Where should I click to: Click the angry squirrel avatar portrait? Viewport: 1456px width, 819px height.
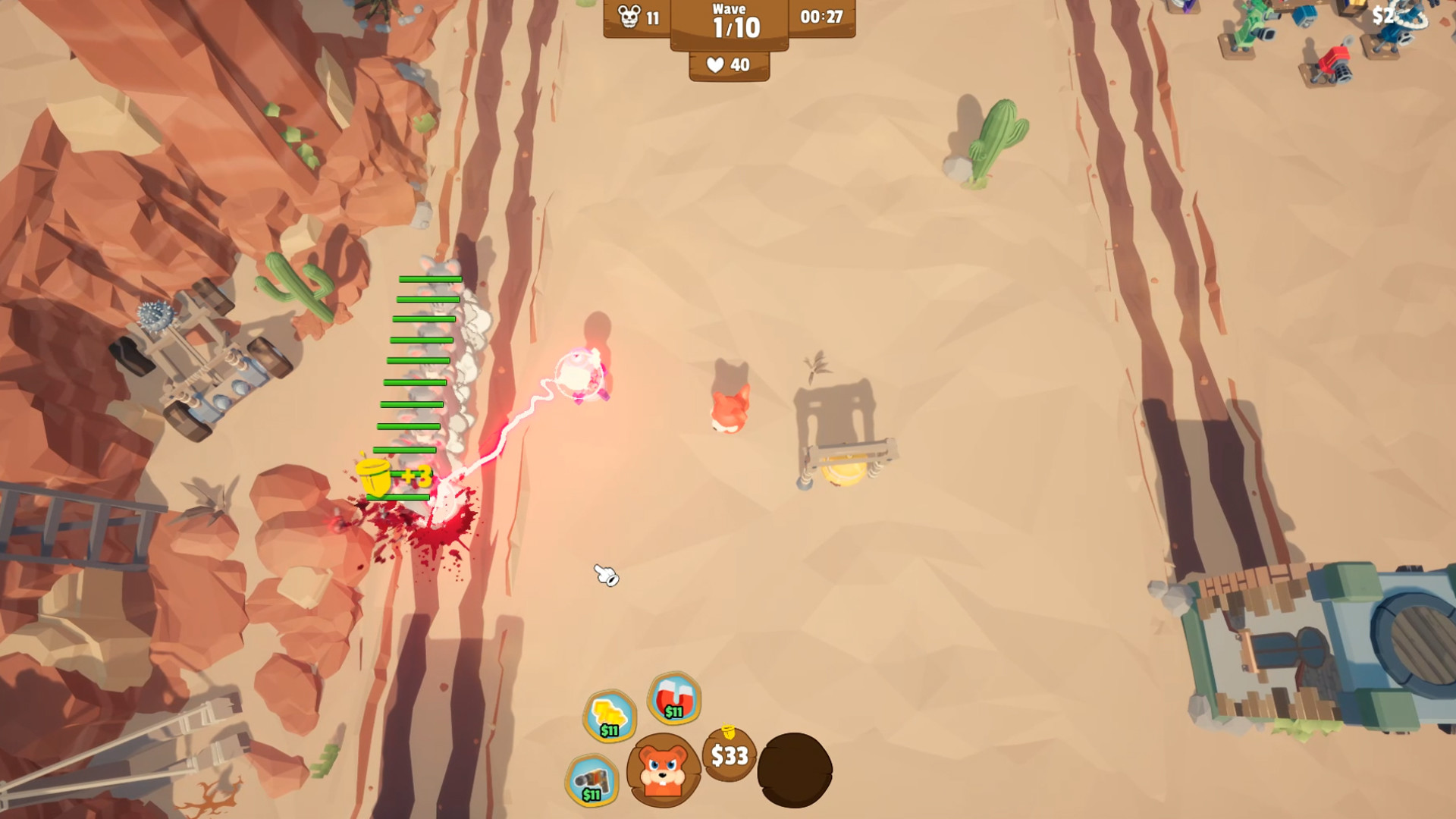point(664,773)
